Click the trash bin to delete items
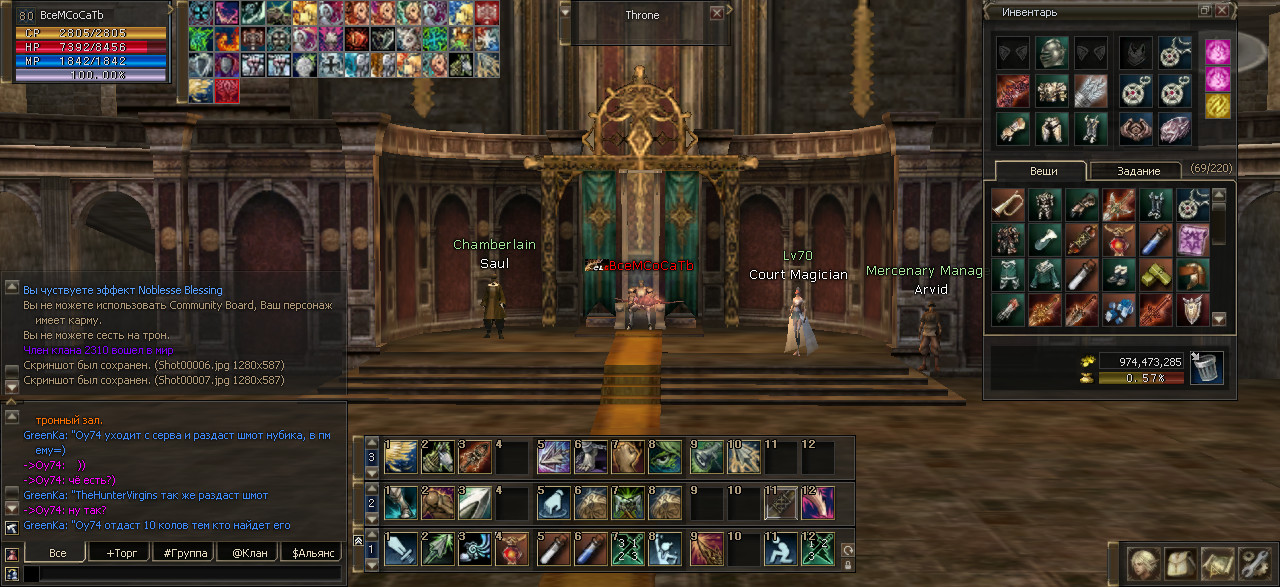Image resolution: width=1280 pixels, height=587 pixels. pyautogui.click(x=1207, y=368)
